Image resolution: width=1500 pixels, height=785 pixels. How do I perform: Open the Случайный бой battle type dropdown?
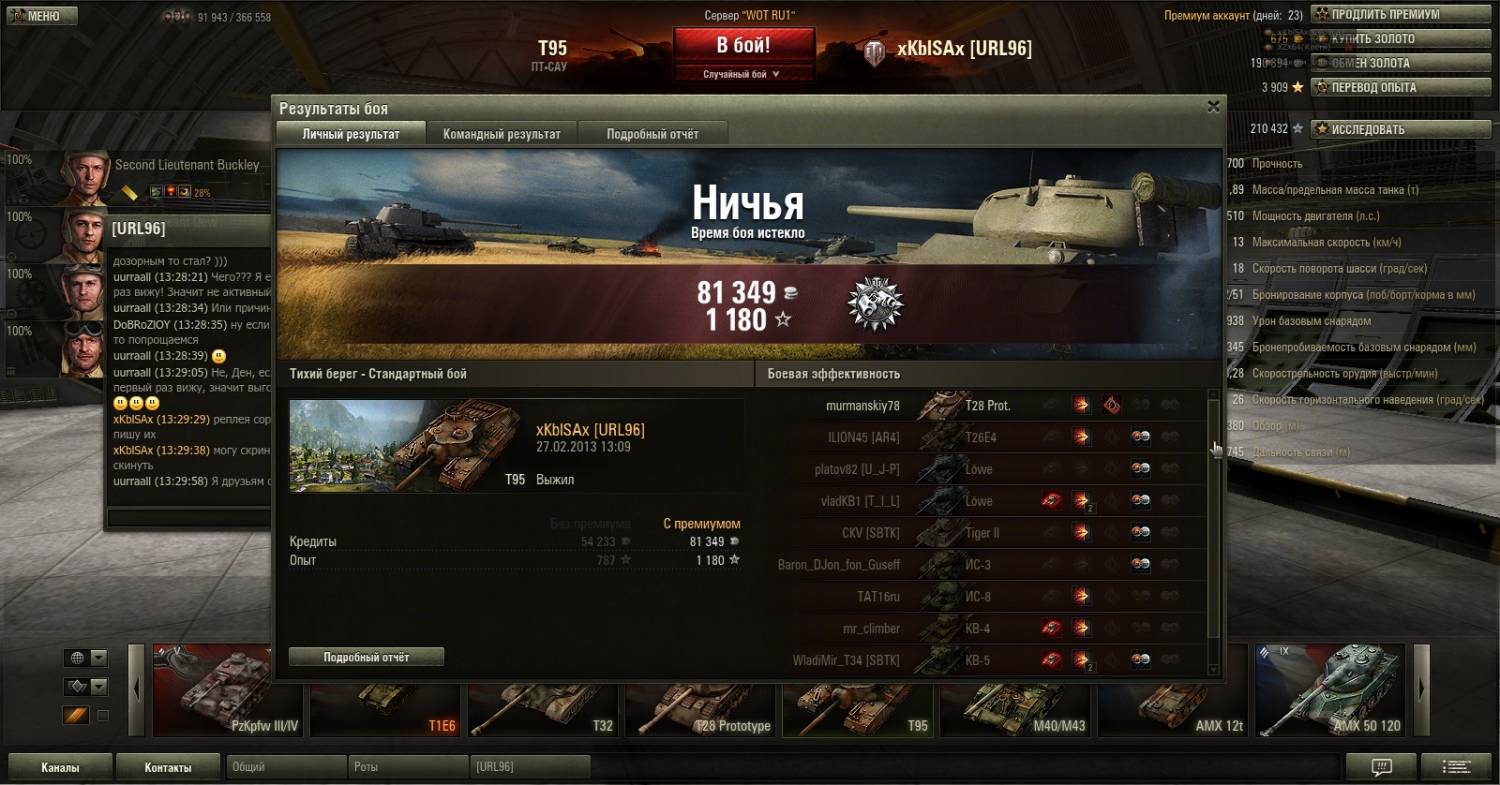(743, 74)
